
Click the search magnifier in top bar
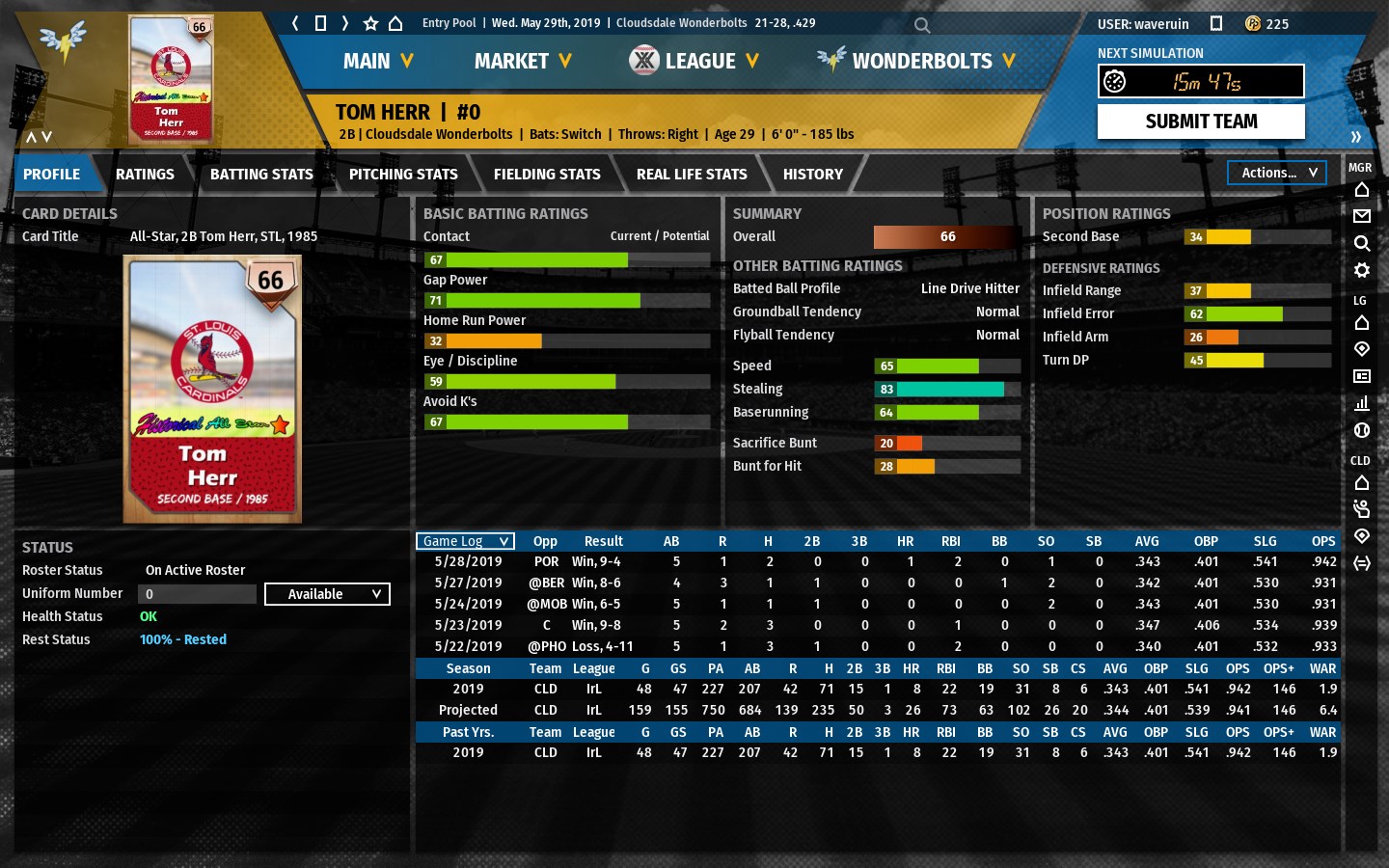coord(922,25)
